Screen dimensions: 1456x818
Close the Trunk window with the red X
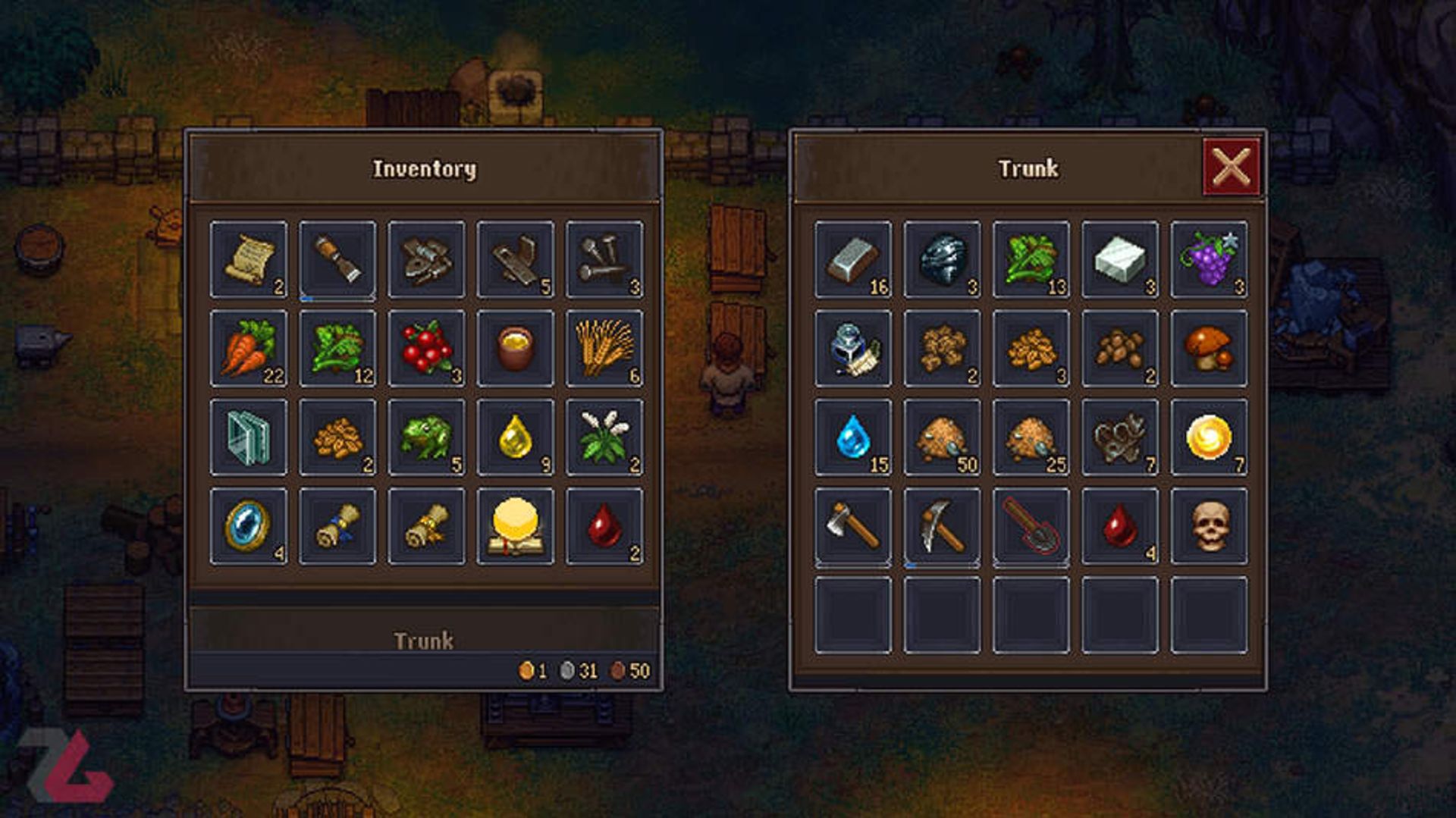(1233, 167)
